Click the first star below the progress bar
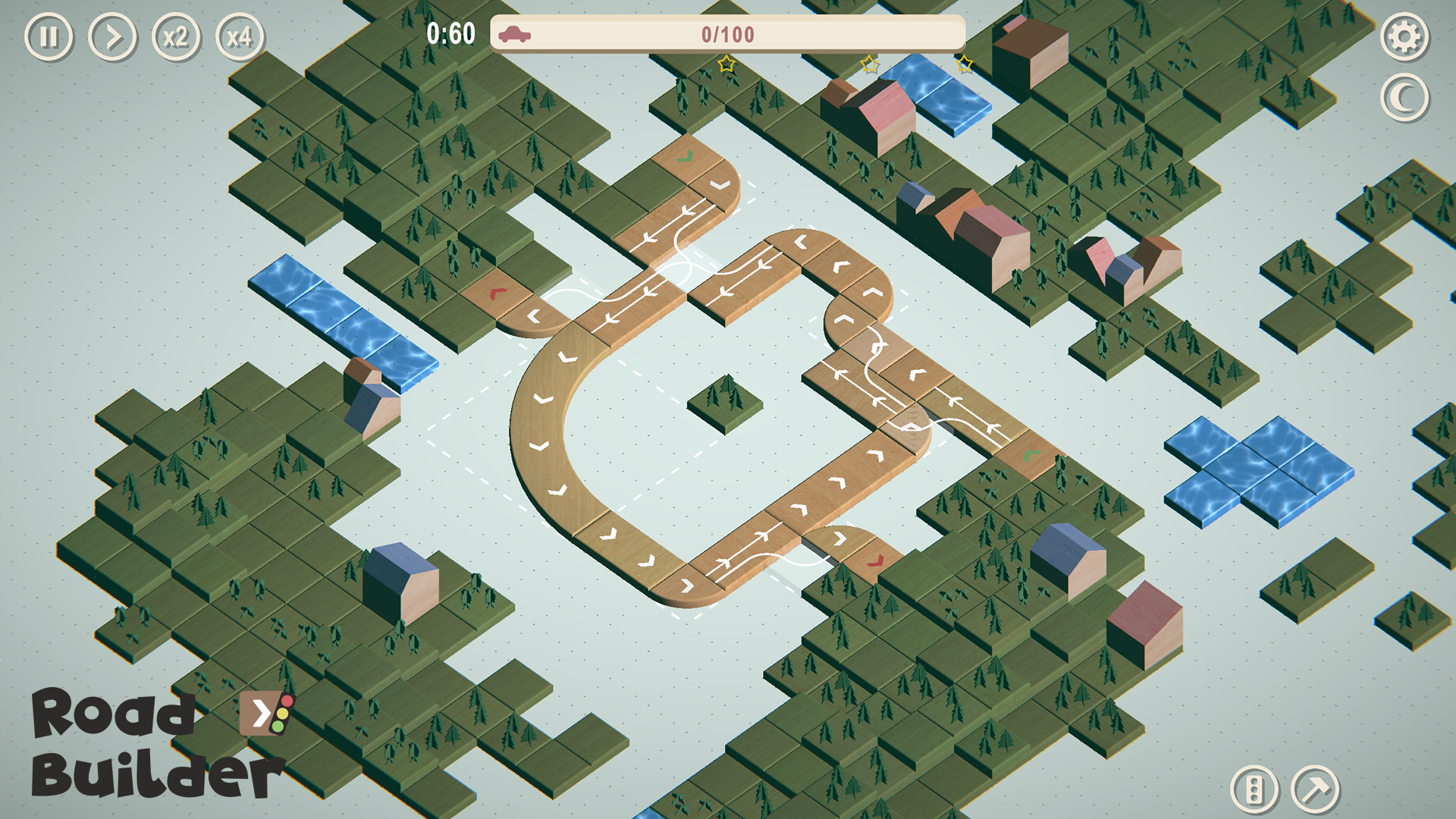Viewport: 1456px width, 819px height. (x=726, y=64)
